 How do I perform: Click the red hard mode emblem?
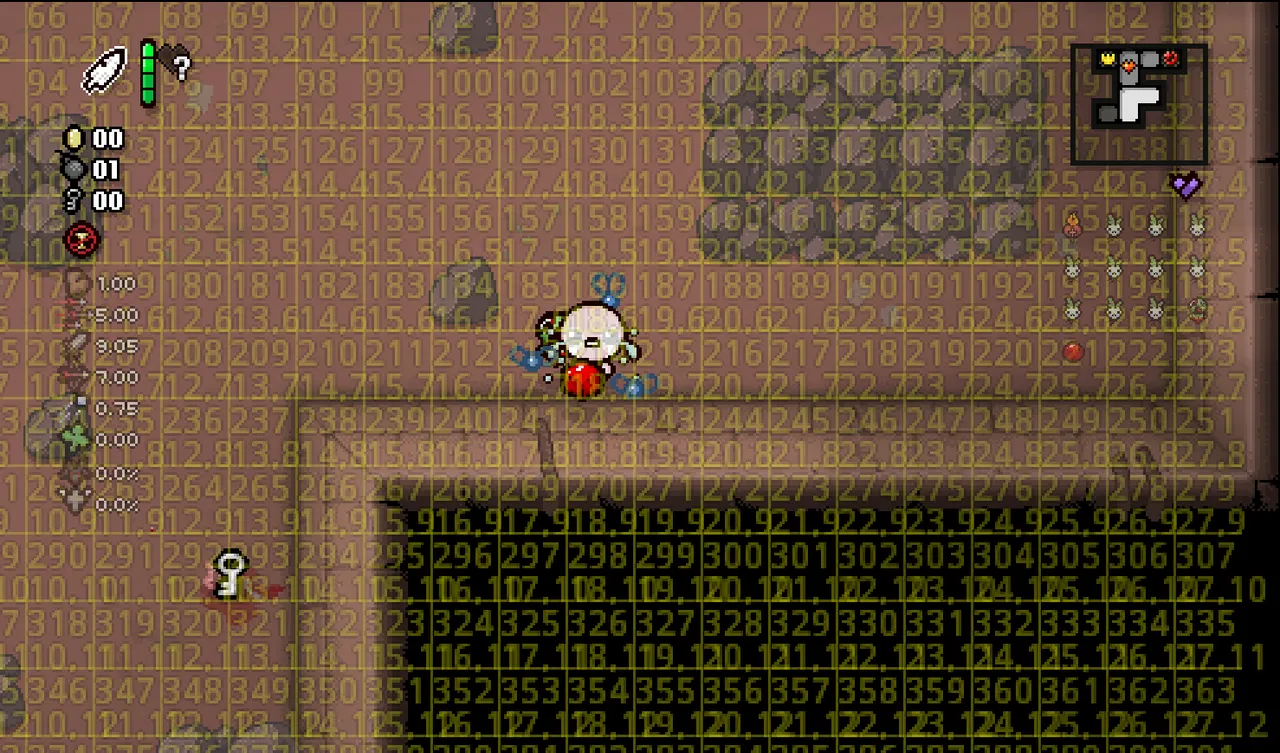79,240
